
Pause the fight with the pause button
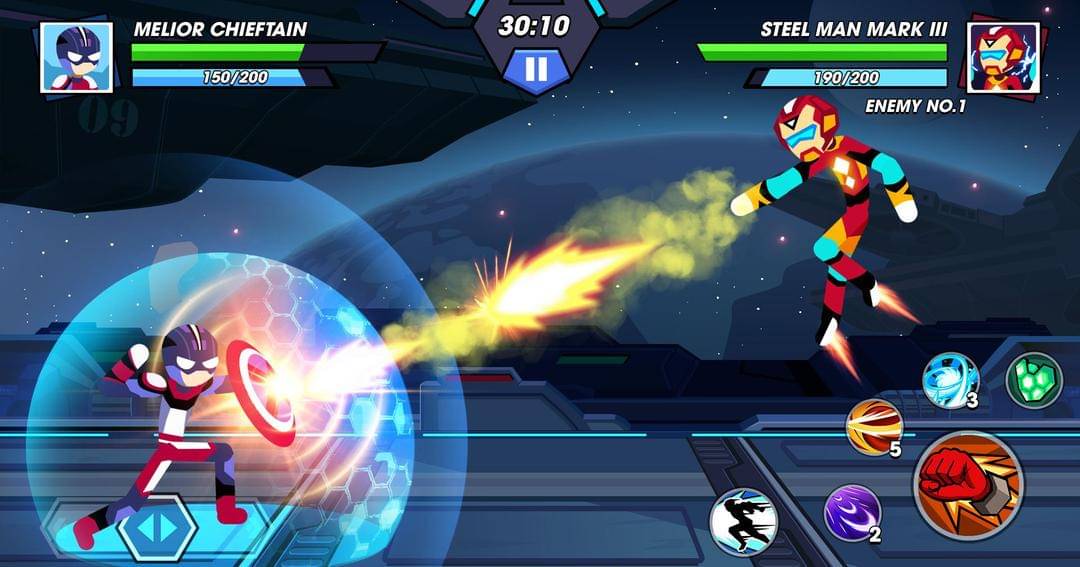point(536,70)
